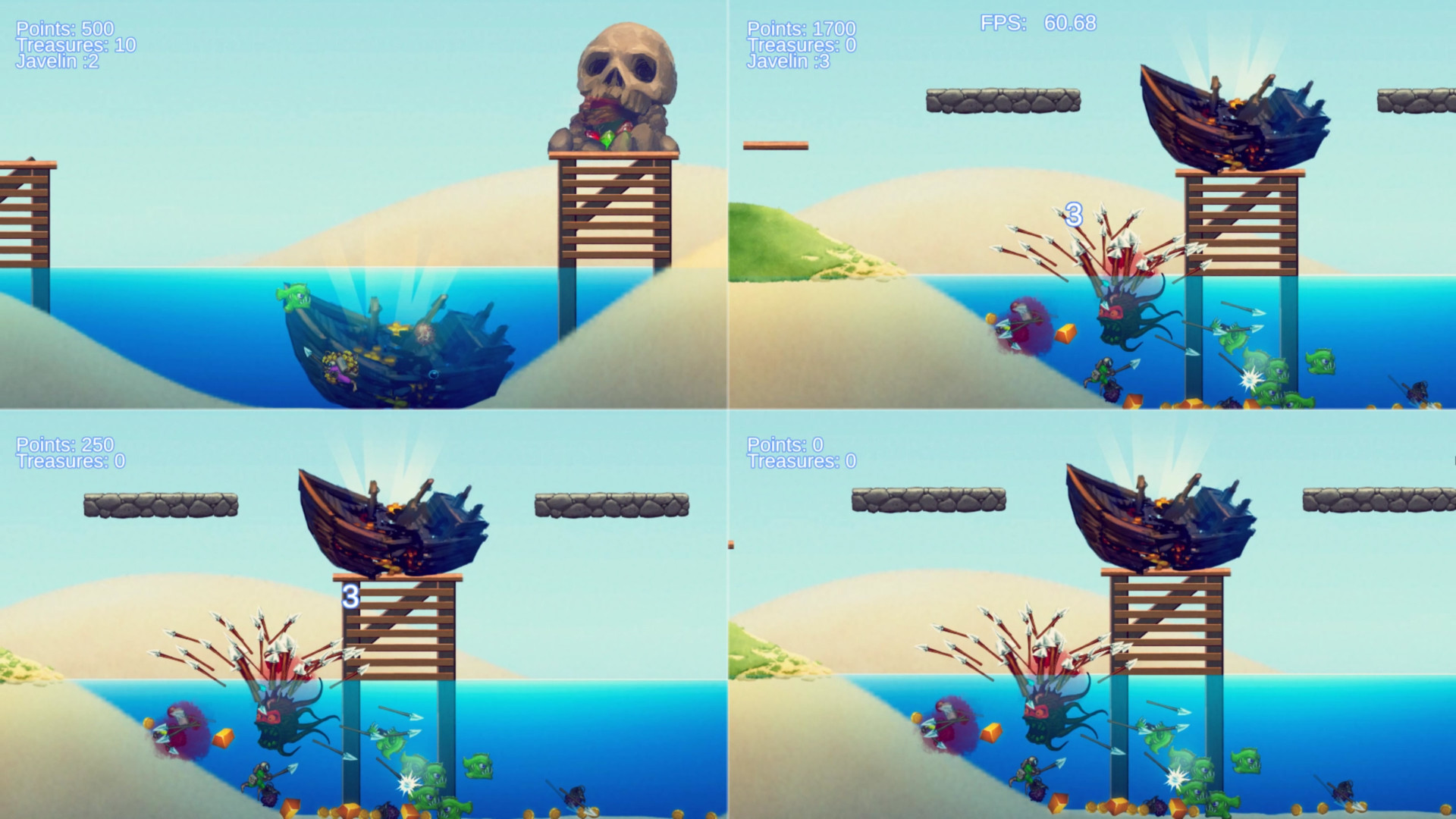Click the Javelin :3 counter in top-right screen
The height and width of the screenshot is (819, 1456).
point(787,68)
